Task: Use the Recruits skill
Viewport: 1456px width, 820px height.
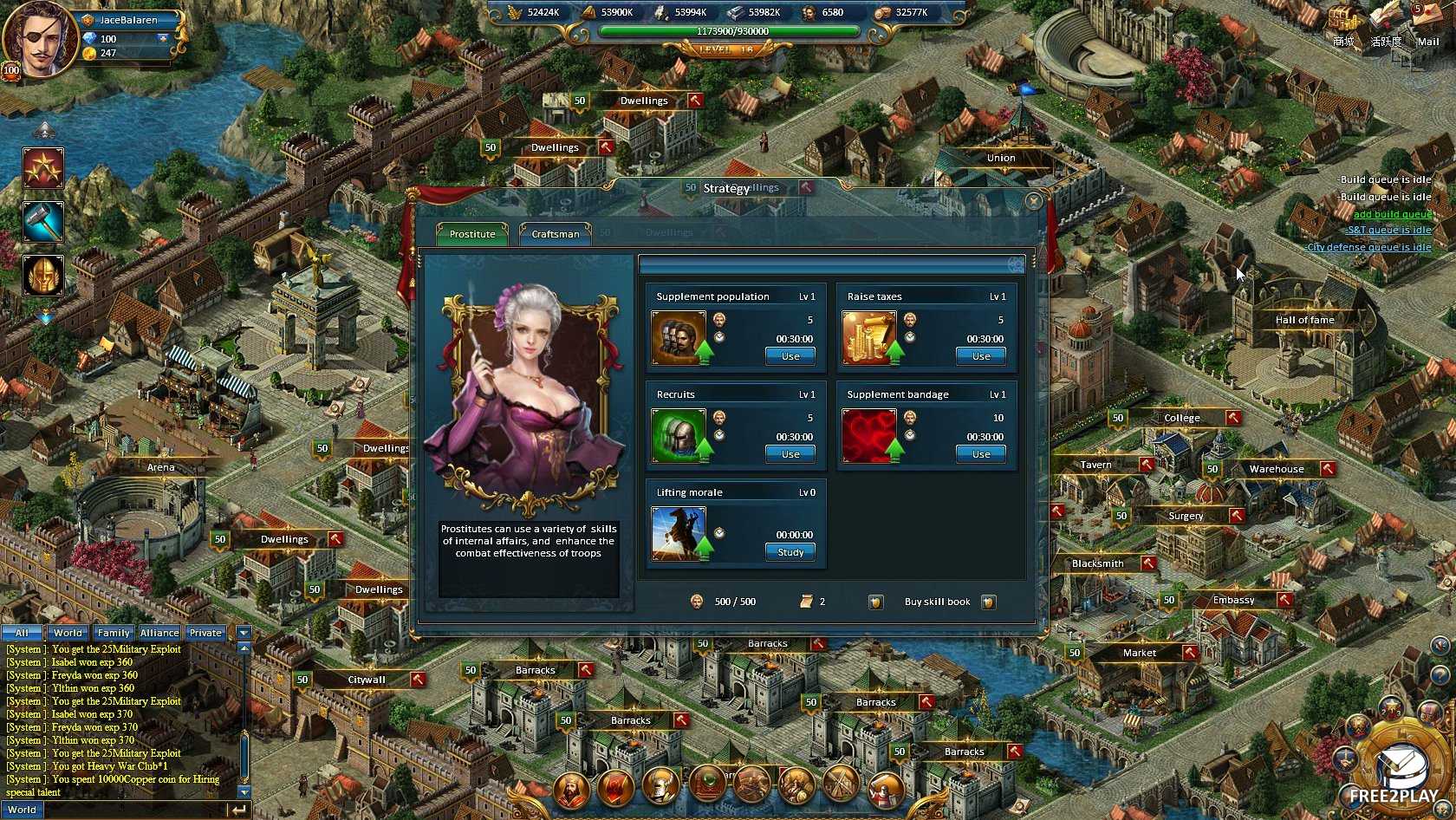Action: coord(790,454)
